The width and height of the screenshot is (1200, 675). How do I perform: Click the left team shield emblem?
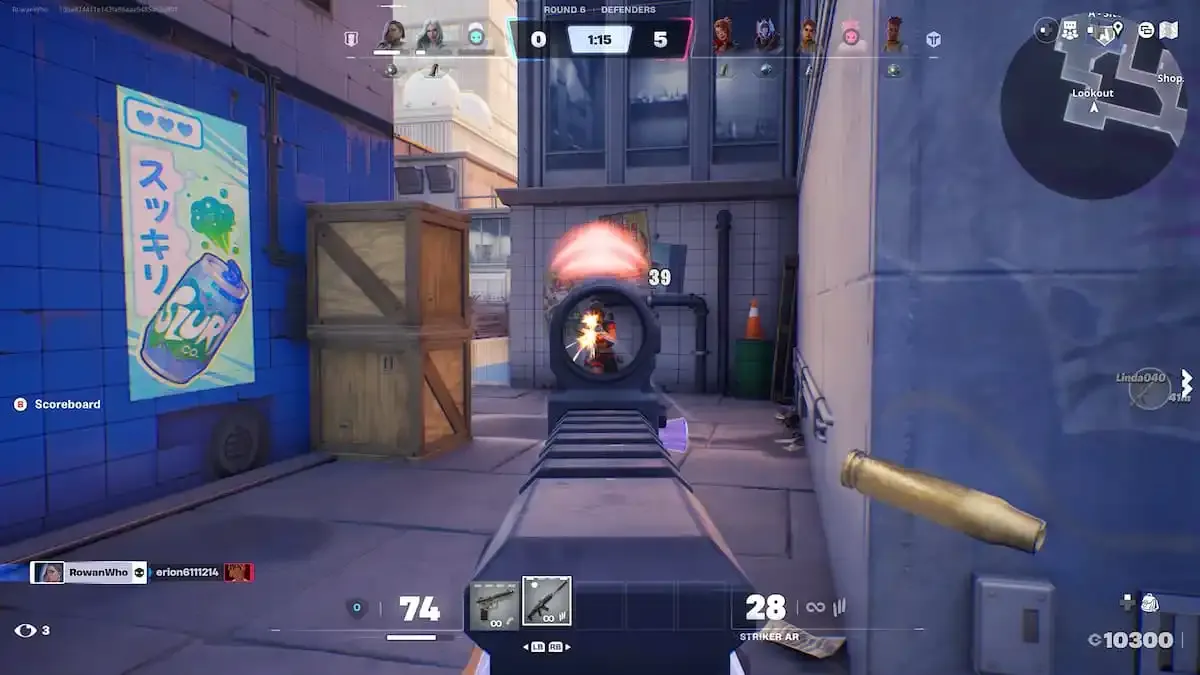(351, 40)
